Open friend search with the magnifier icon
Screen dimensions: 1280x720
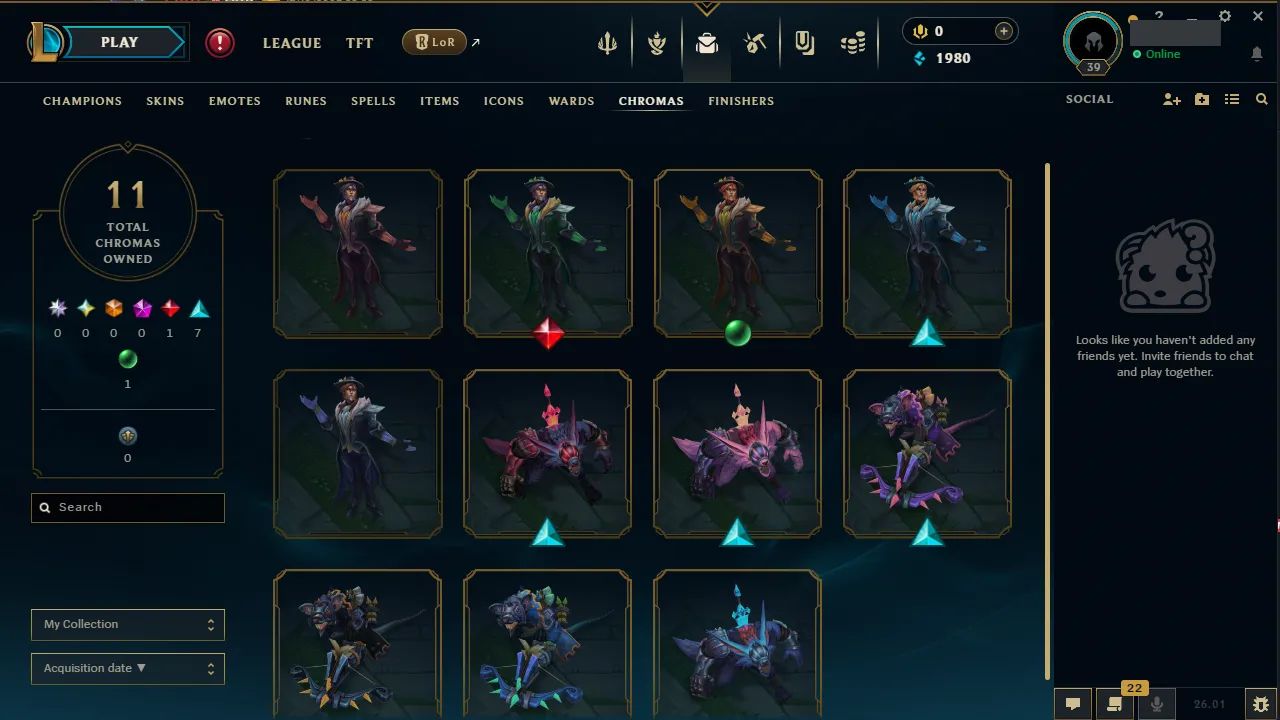[x=1261, y=99]
